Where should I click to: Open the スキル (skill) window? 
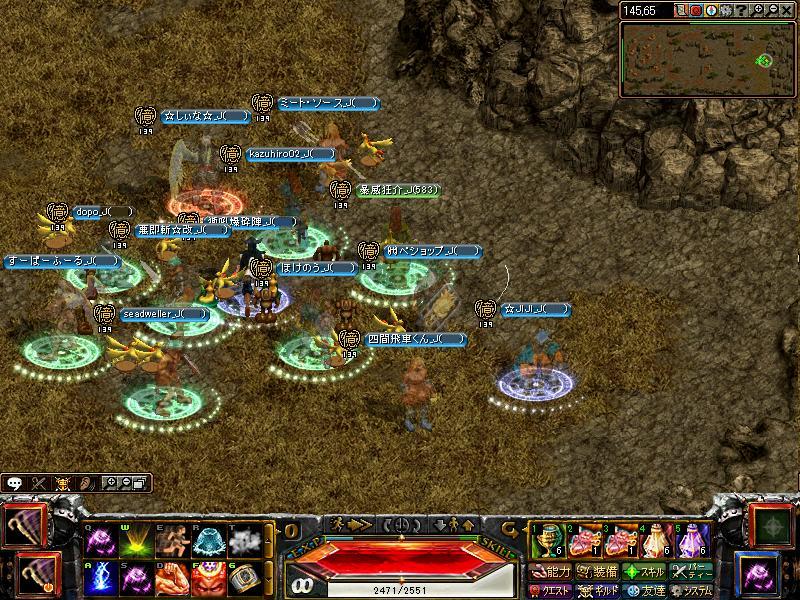pyautogui.click(x=645, y=573)
